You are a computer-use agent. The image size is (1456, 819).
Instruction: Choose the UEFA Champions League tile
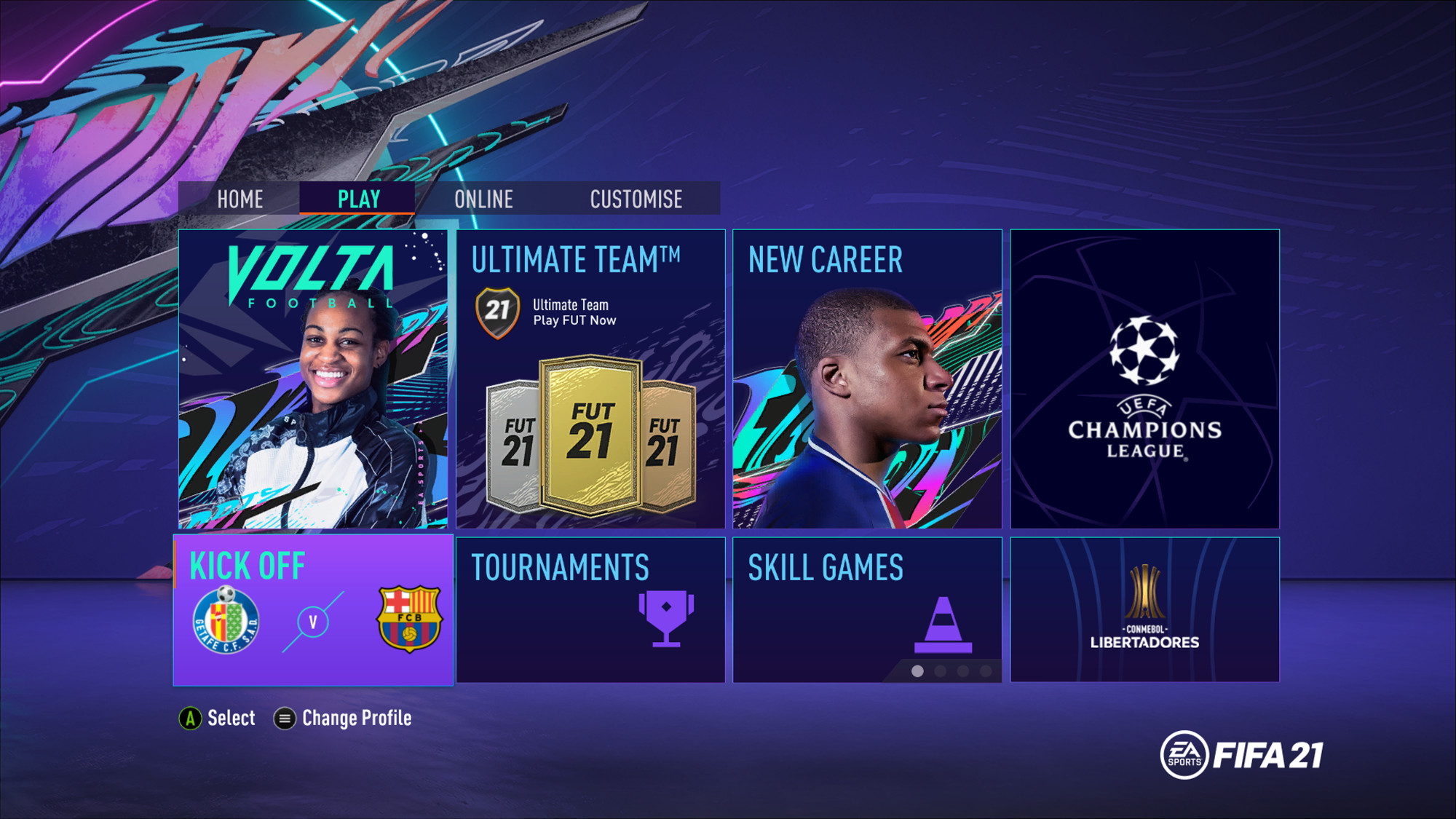coord(1144,379)
